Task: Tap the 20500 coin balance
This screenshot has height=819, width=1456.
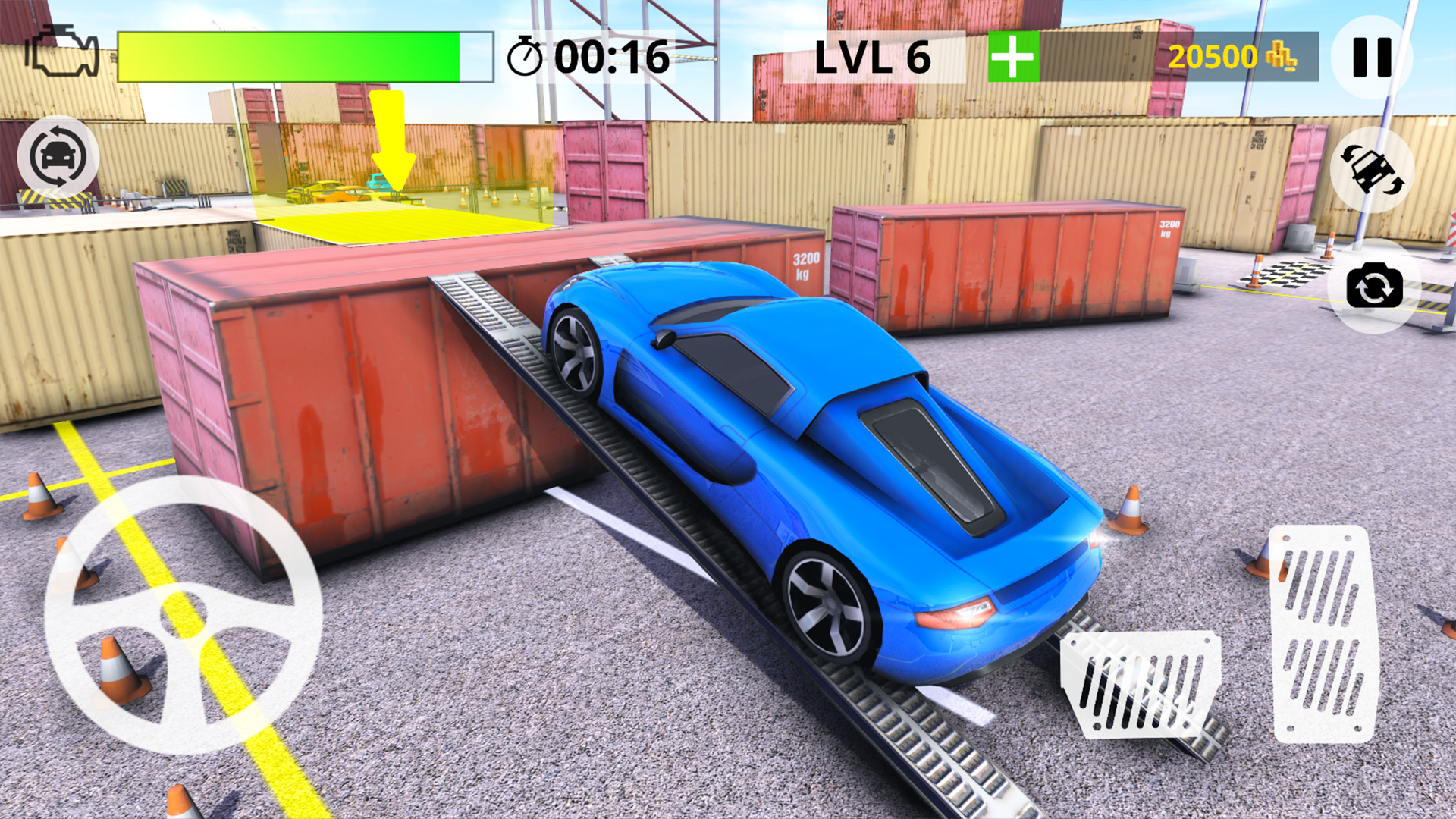Action: pyautogui.click(x=1213, y=55)
